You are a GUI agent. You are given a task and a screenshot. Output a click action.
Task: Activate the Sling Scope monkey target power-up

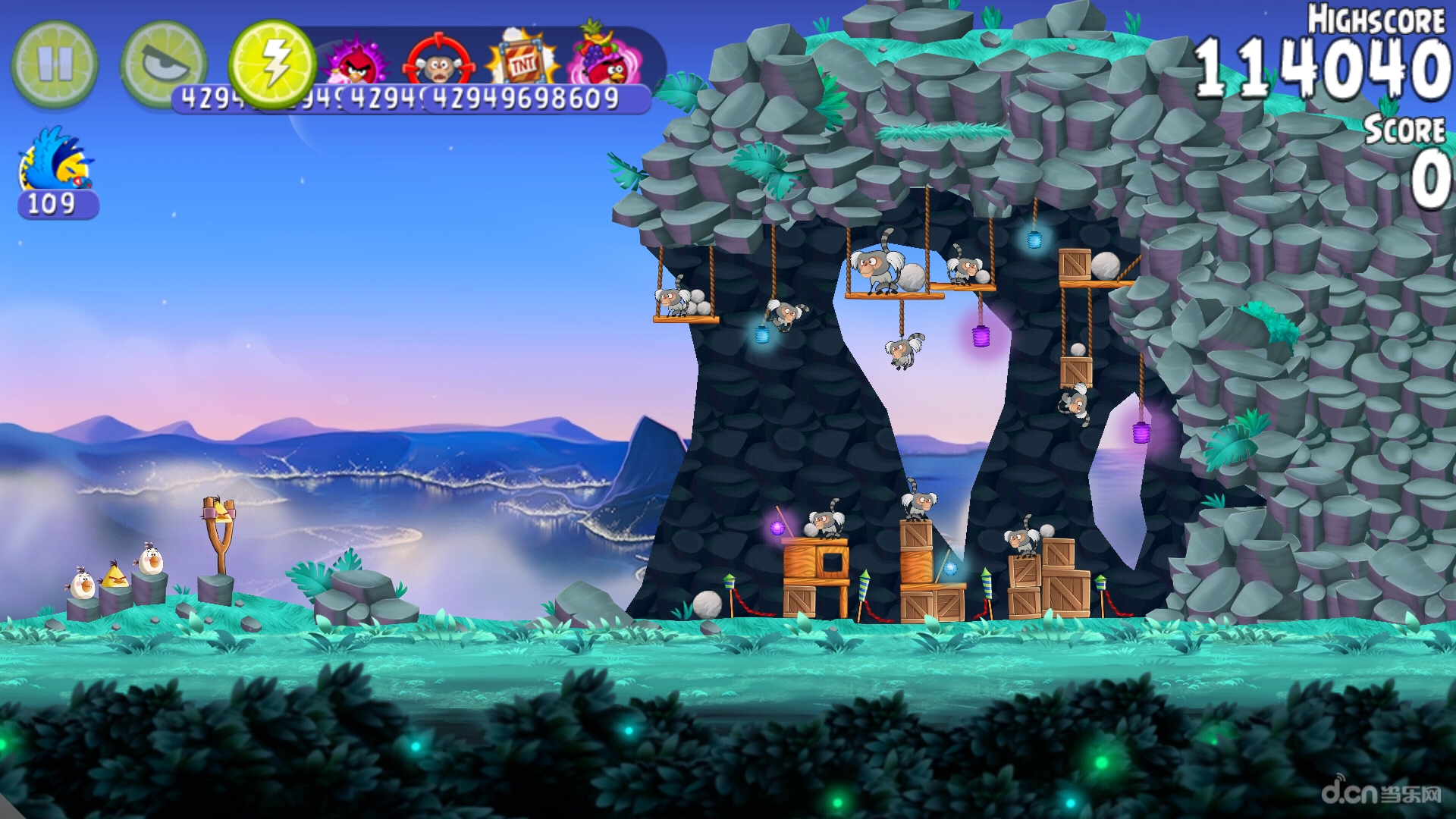click(x=438, y=64)
